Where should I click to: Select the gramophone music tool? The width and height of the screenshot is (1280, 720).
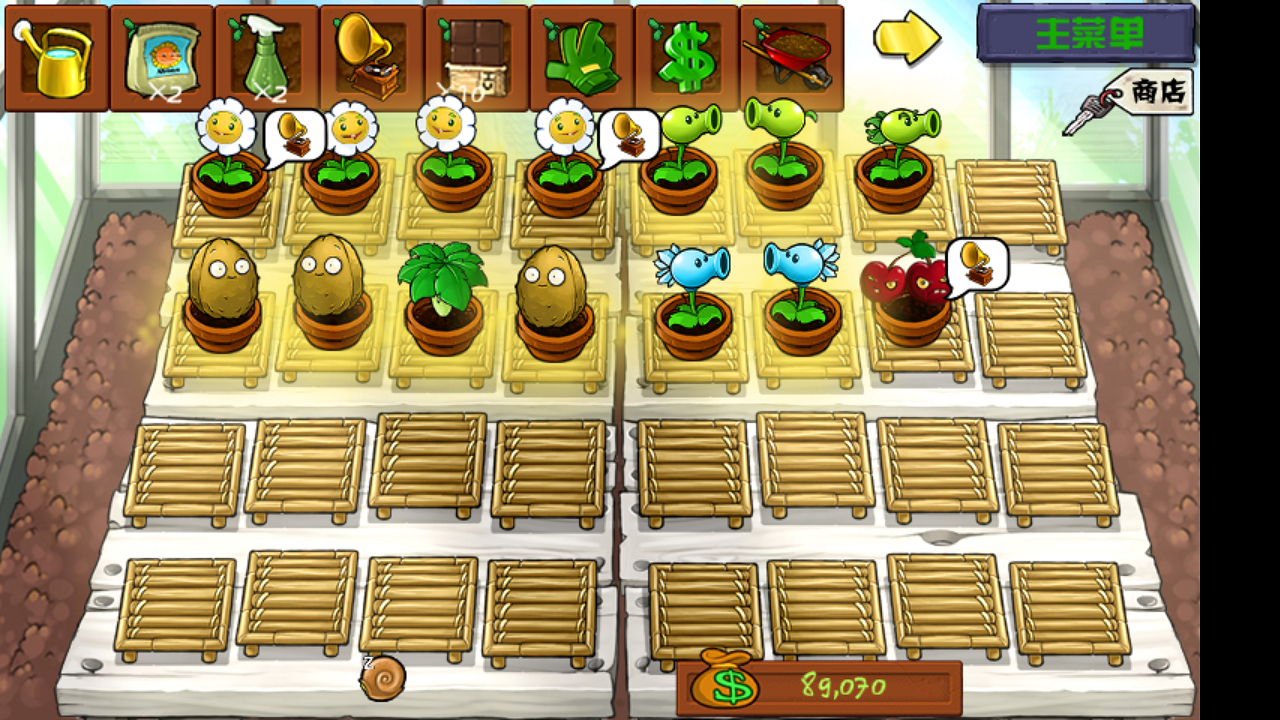pyautogui.click(x=372, y=57)
